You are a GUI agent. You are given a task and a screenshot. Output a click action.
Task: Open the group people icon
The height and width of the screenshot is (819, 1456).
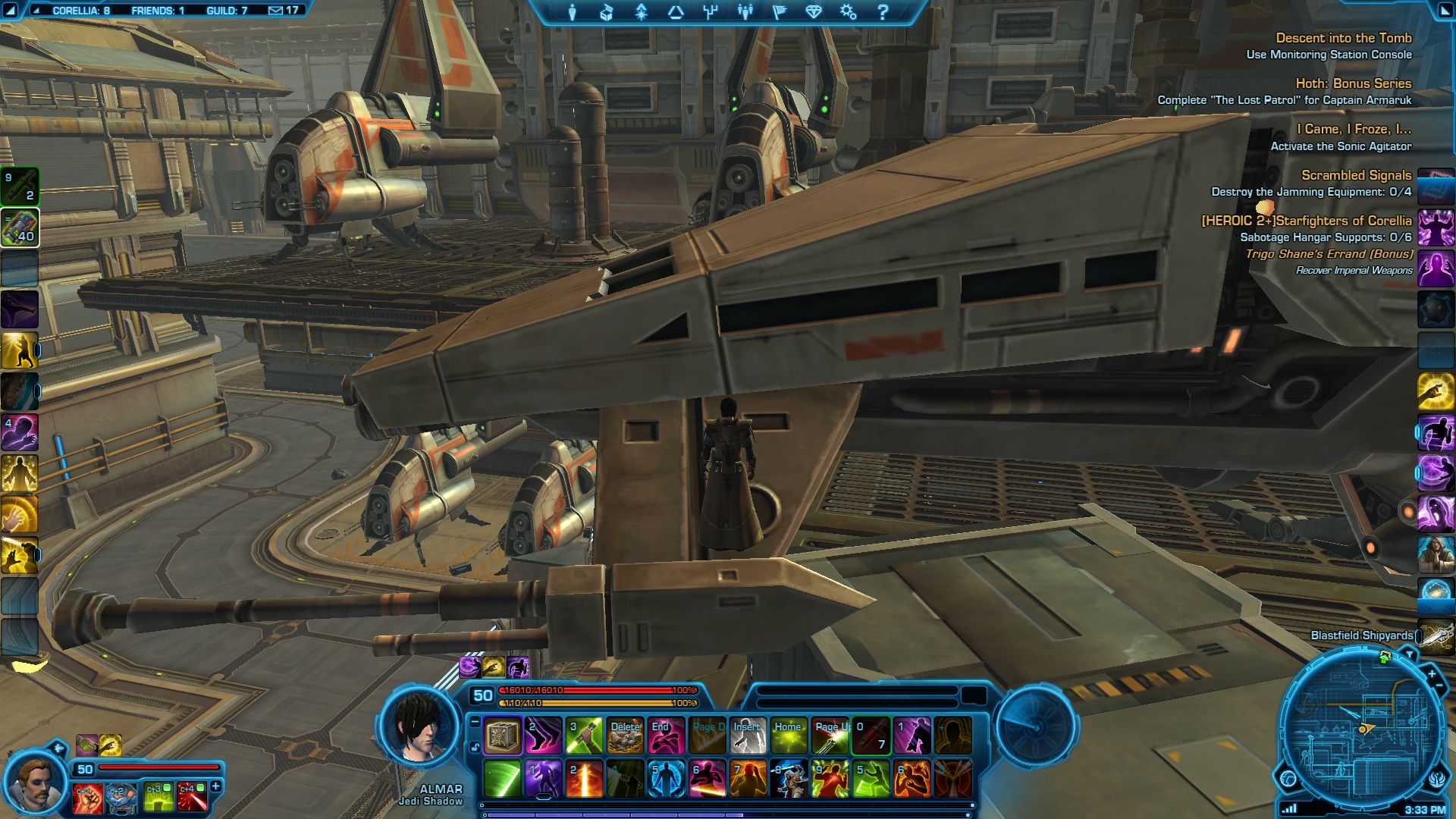[x=745, y=12]
